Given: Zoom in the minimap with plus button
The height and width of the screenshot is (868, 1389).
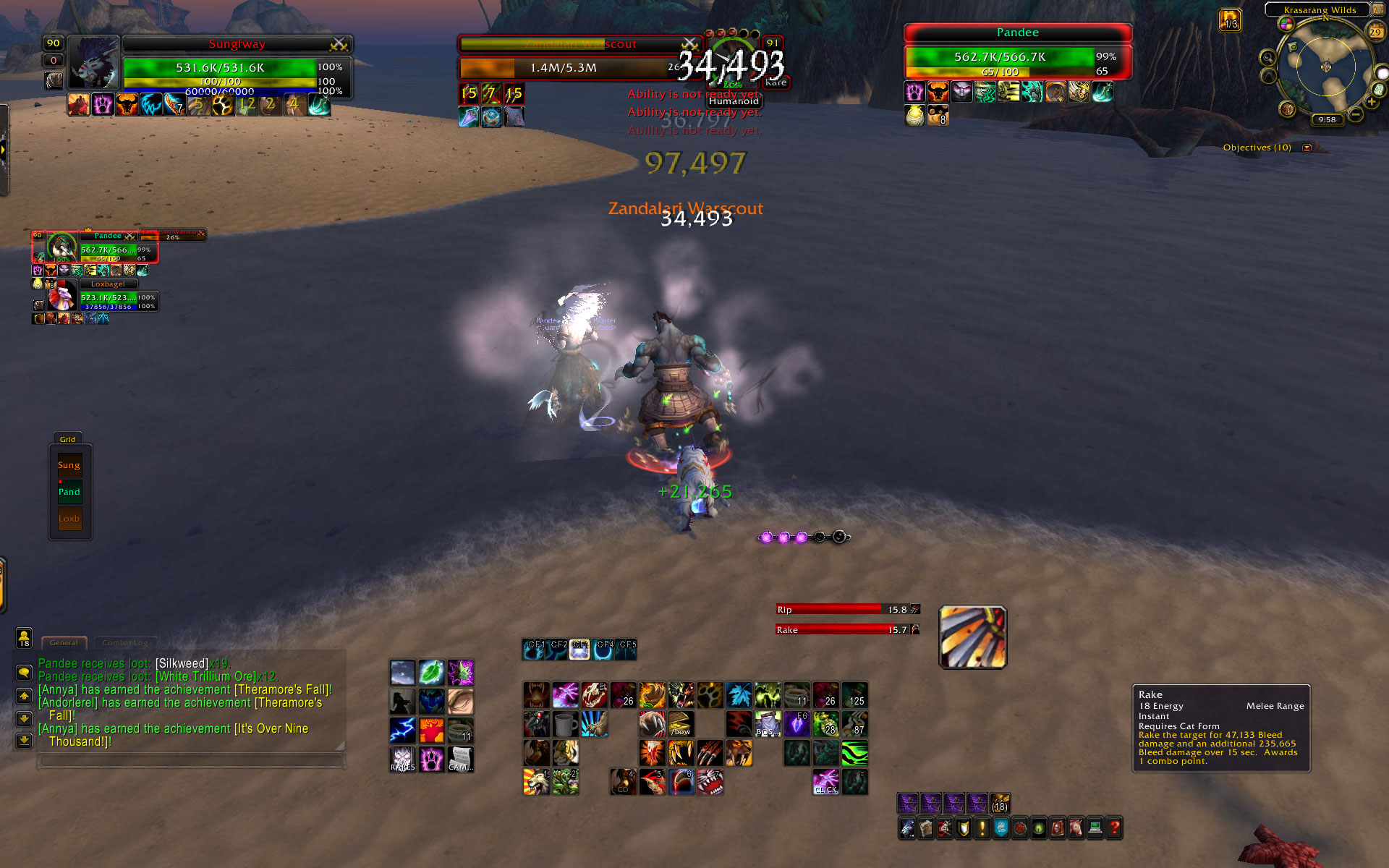Looking at the screenshot, I should (1372, 102).
